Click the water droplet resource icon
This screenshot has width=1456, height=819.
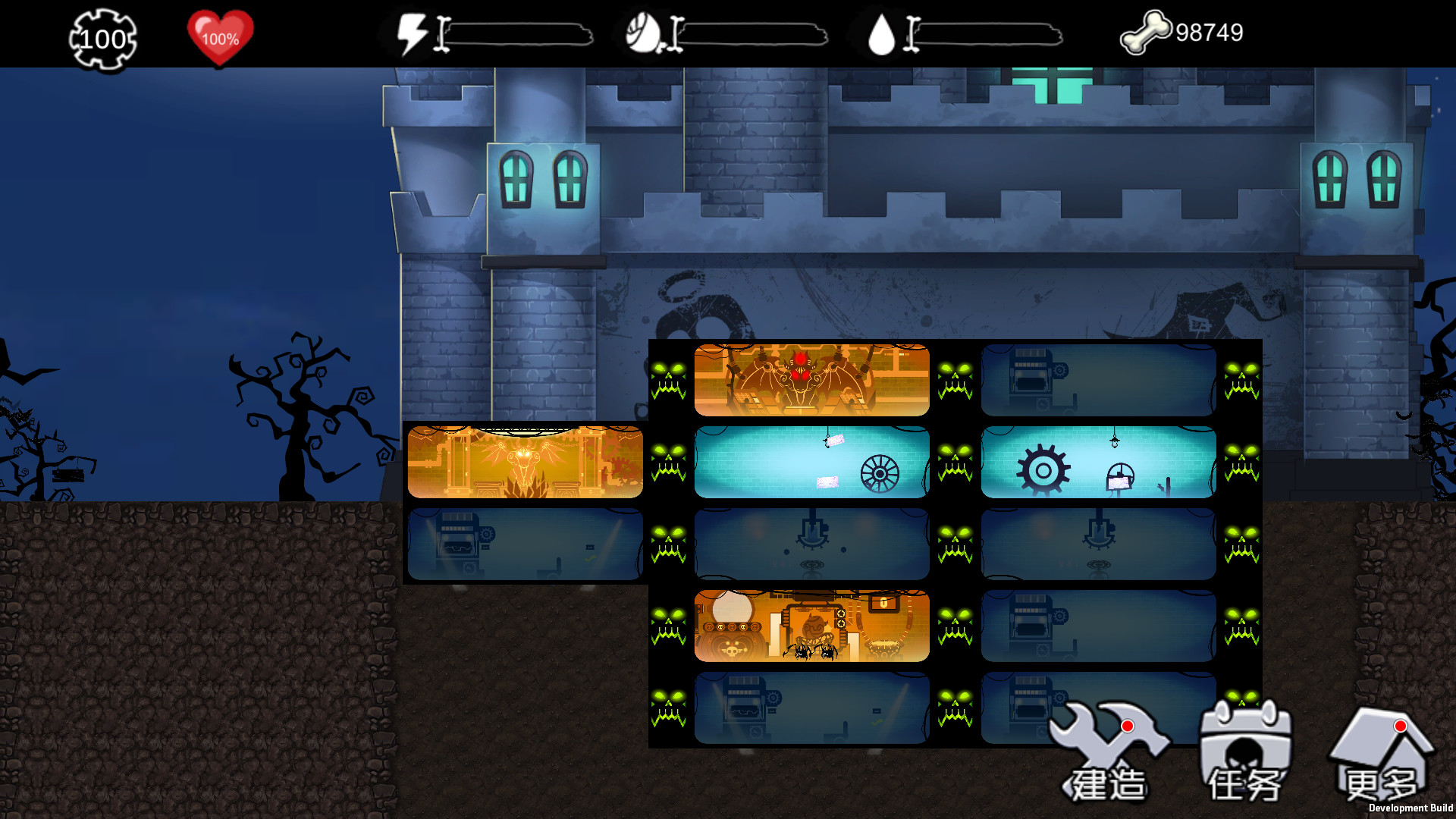pos(880,32)
